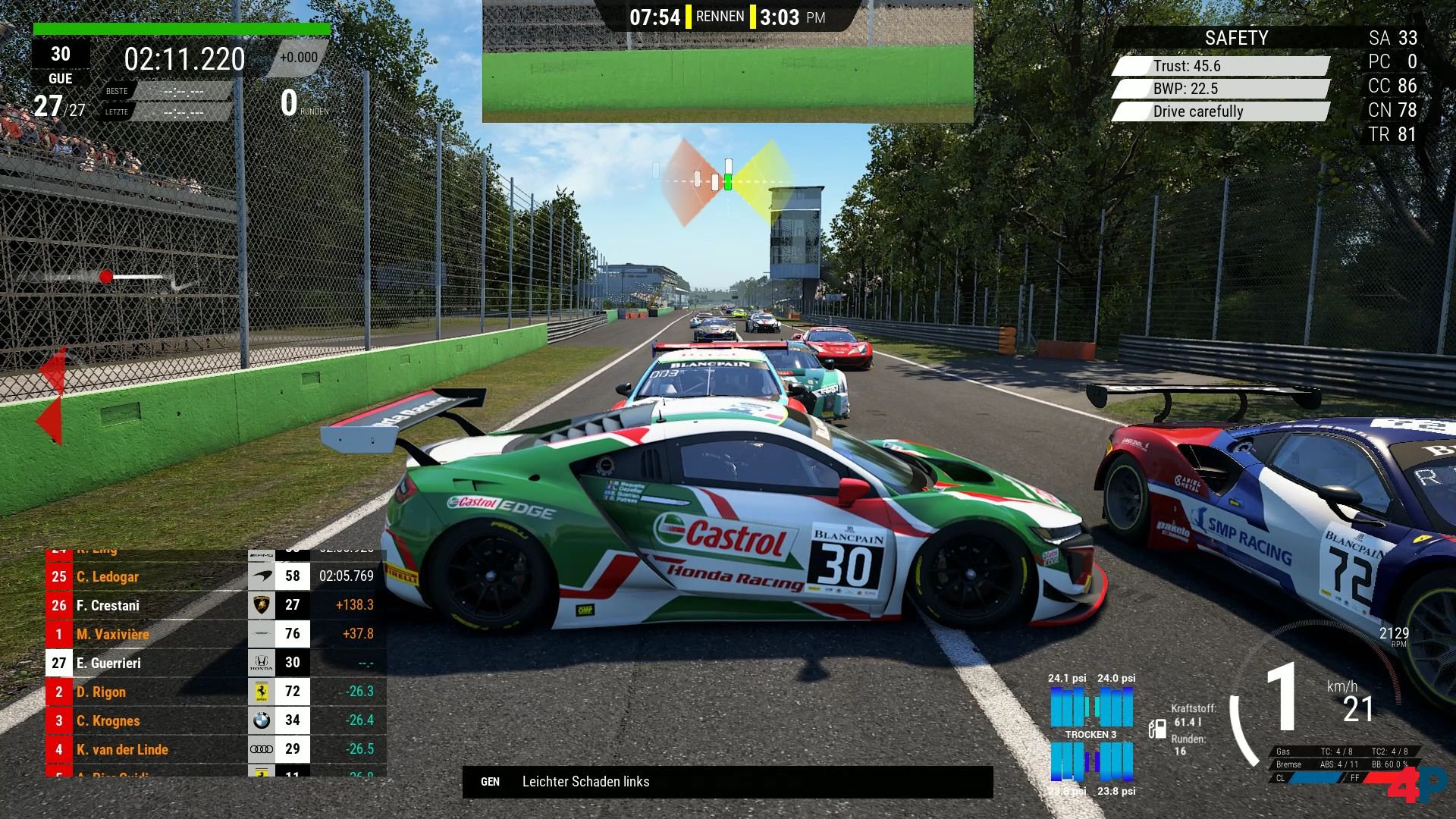
Task: Click the tyre pressure widget
Action: click(1091, 734)
